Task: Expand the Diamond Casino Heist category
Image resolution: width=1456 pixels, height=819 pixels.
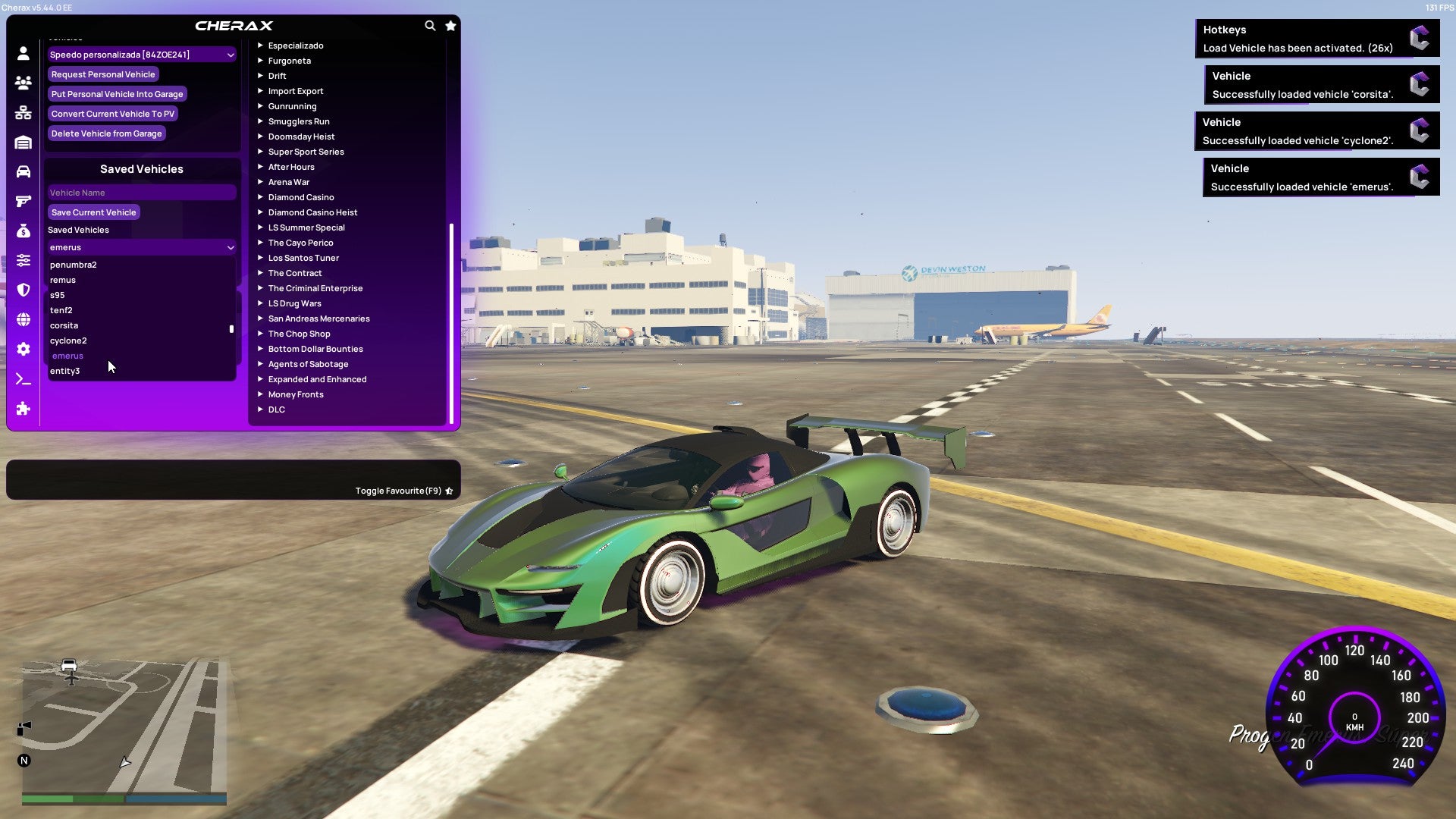Action: (x=313, y=212)
